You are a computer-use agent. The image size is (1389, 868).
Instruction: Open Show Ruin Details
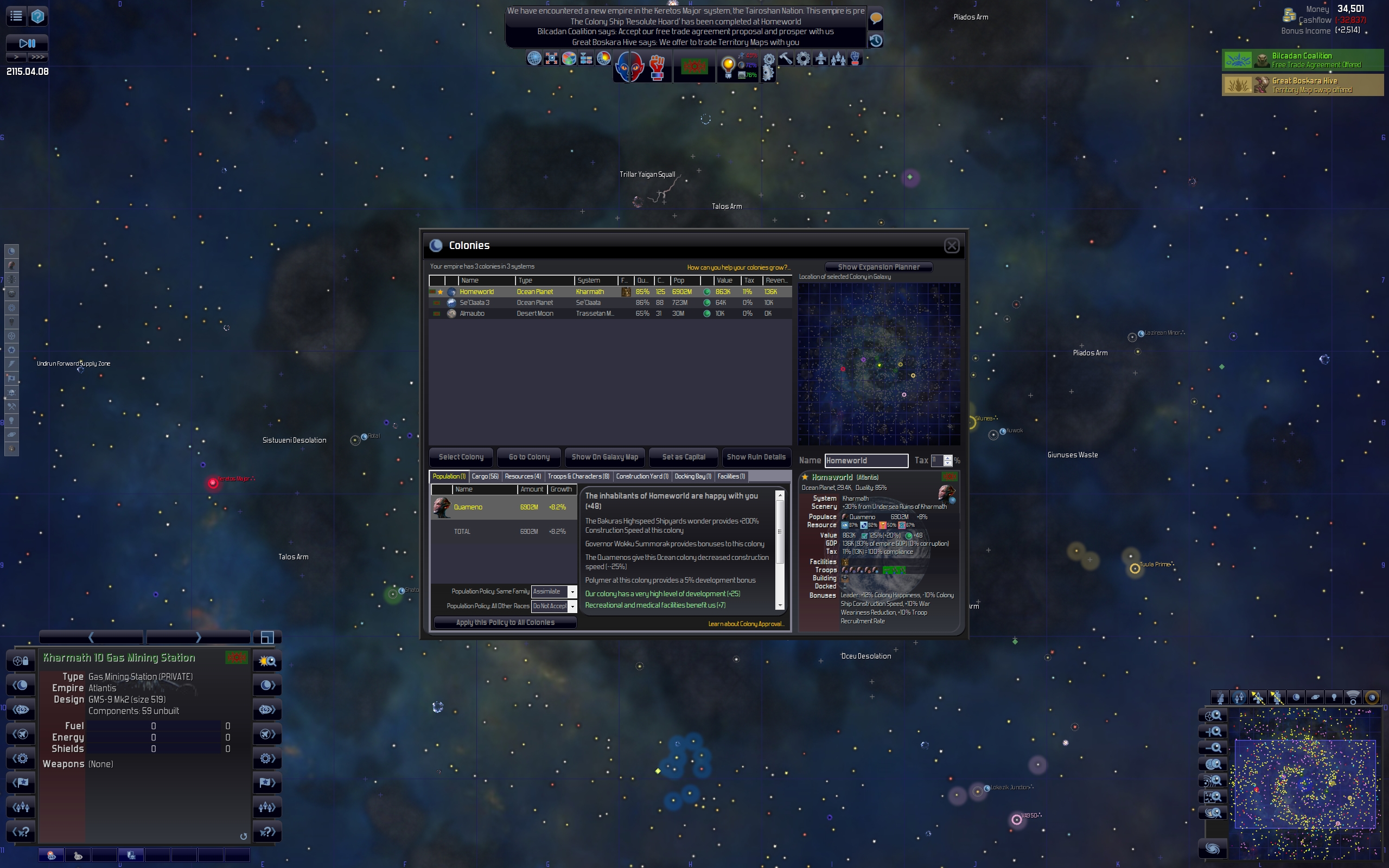(x=755, y=457)
